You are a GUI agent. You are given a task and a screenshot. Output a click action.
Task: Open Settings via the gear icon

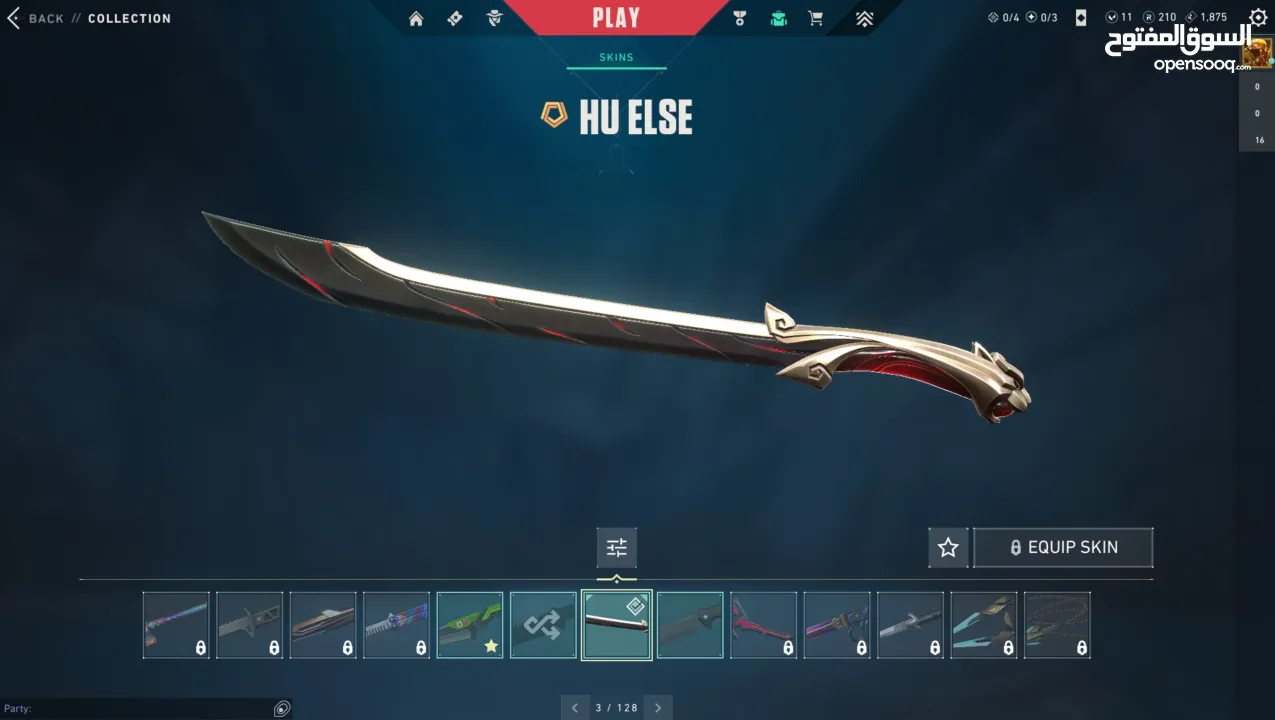(x=1258, y=17)
